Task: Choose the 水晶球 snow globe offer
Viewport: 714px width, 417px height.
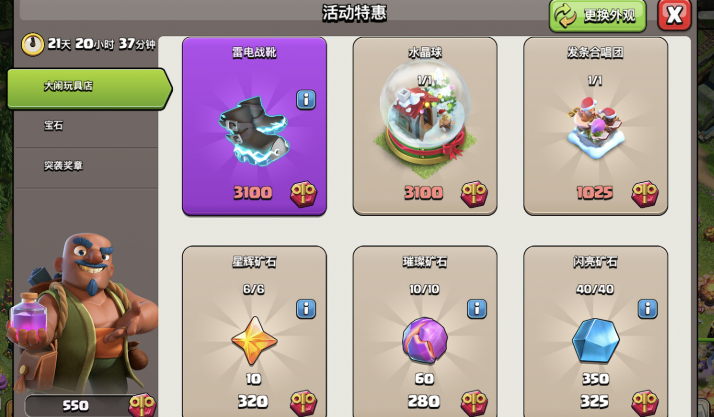Action: (424, 126)
